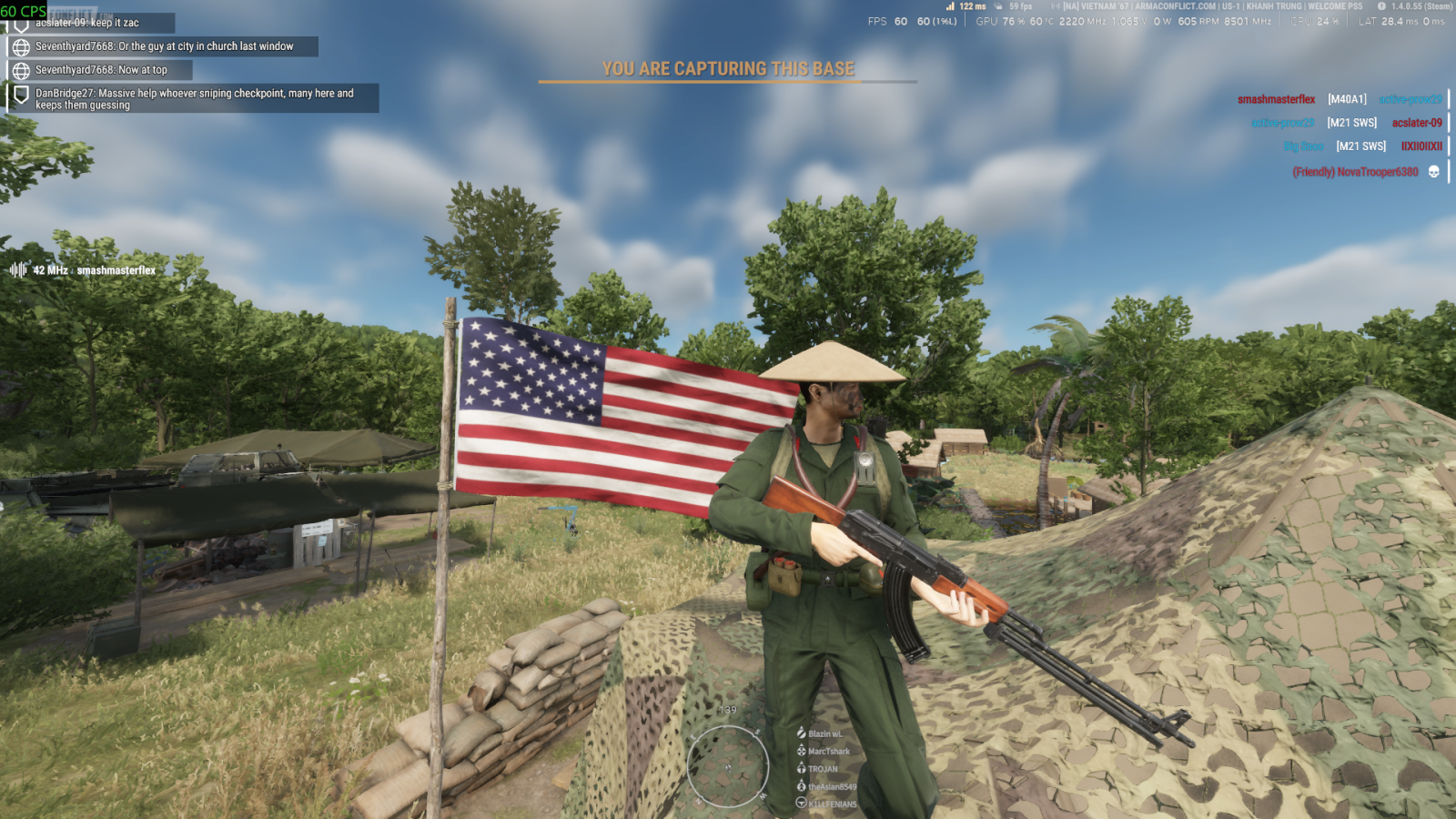This screenshot has width=1456, height=819.
Task: Choose MarcTshark in the squad list
Action: click(x=828, y=752)
